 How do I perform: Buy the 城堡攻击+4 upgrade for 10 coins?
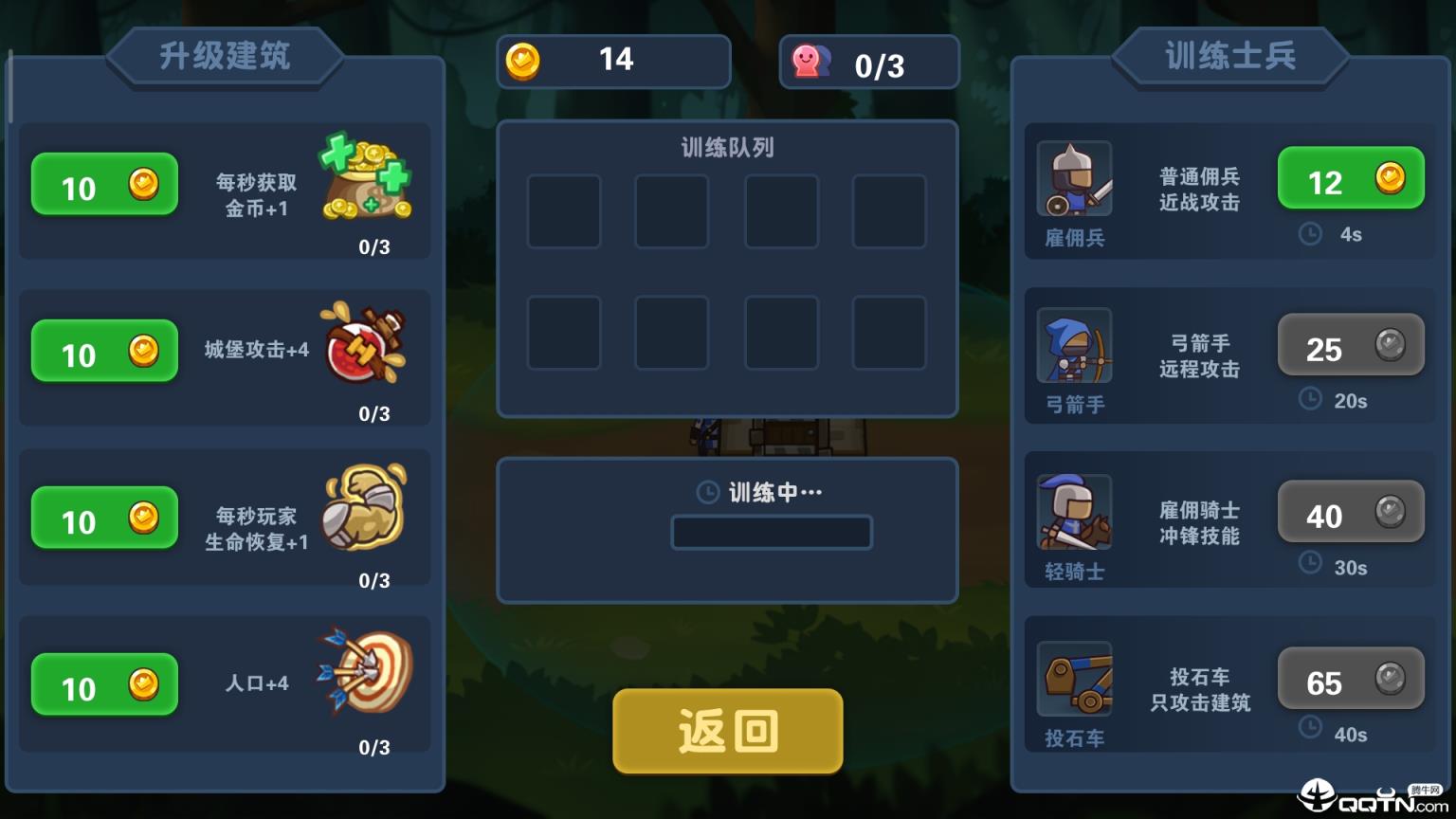click(104, 352)
